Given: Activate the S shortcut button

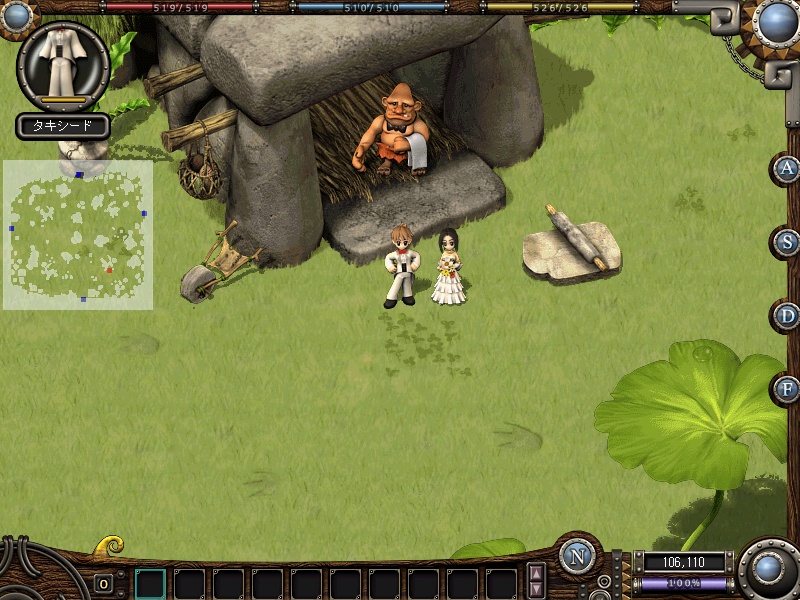Looking at the screenshot, I should [x=788, y=242].
